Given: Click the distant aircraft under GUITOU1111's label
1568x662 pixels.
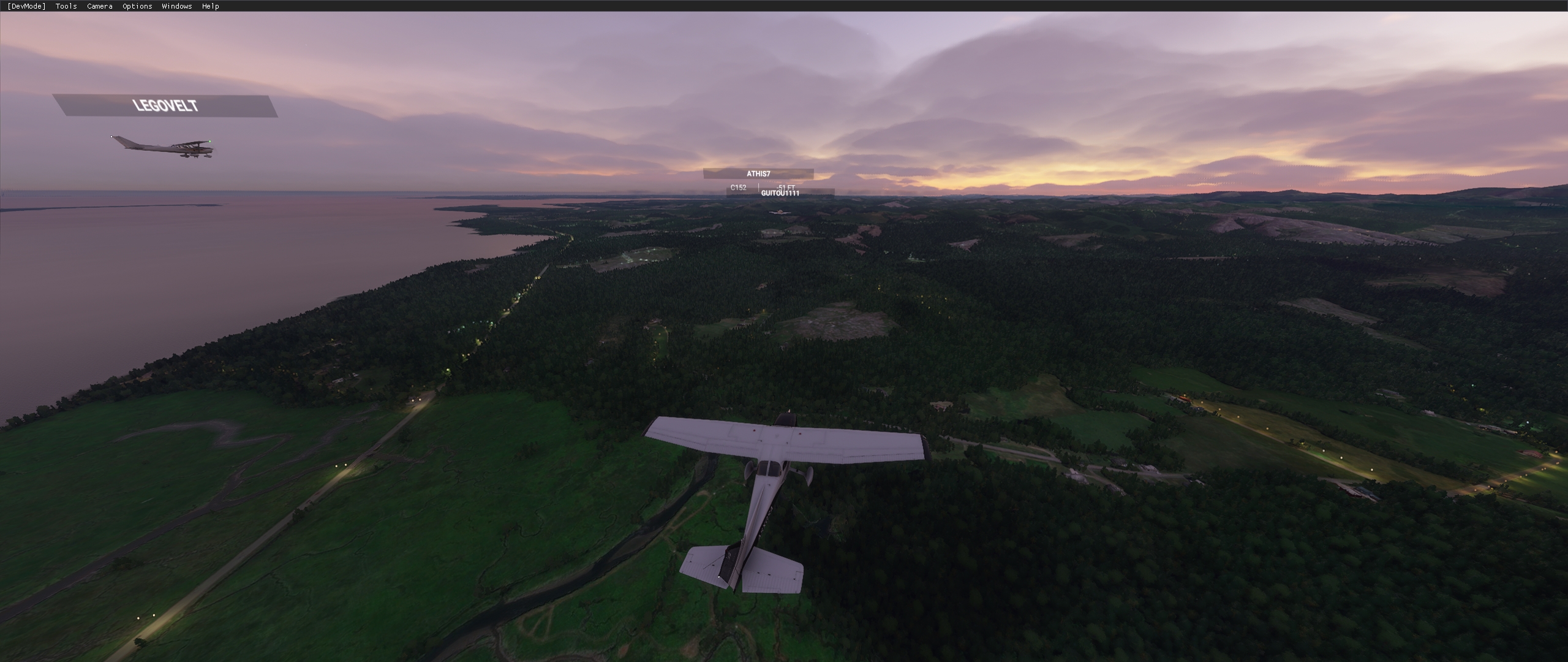Looking at the screenshot, I should [778, 213].
